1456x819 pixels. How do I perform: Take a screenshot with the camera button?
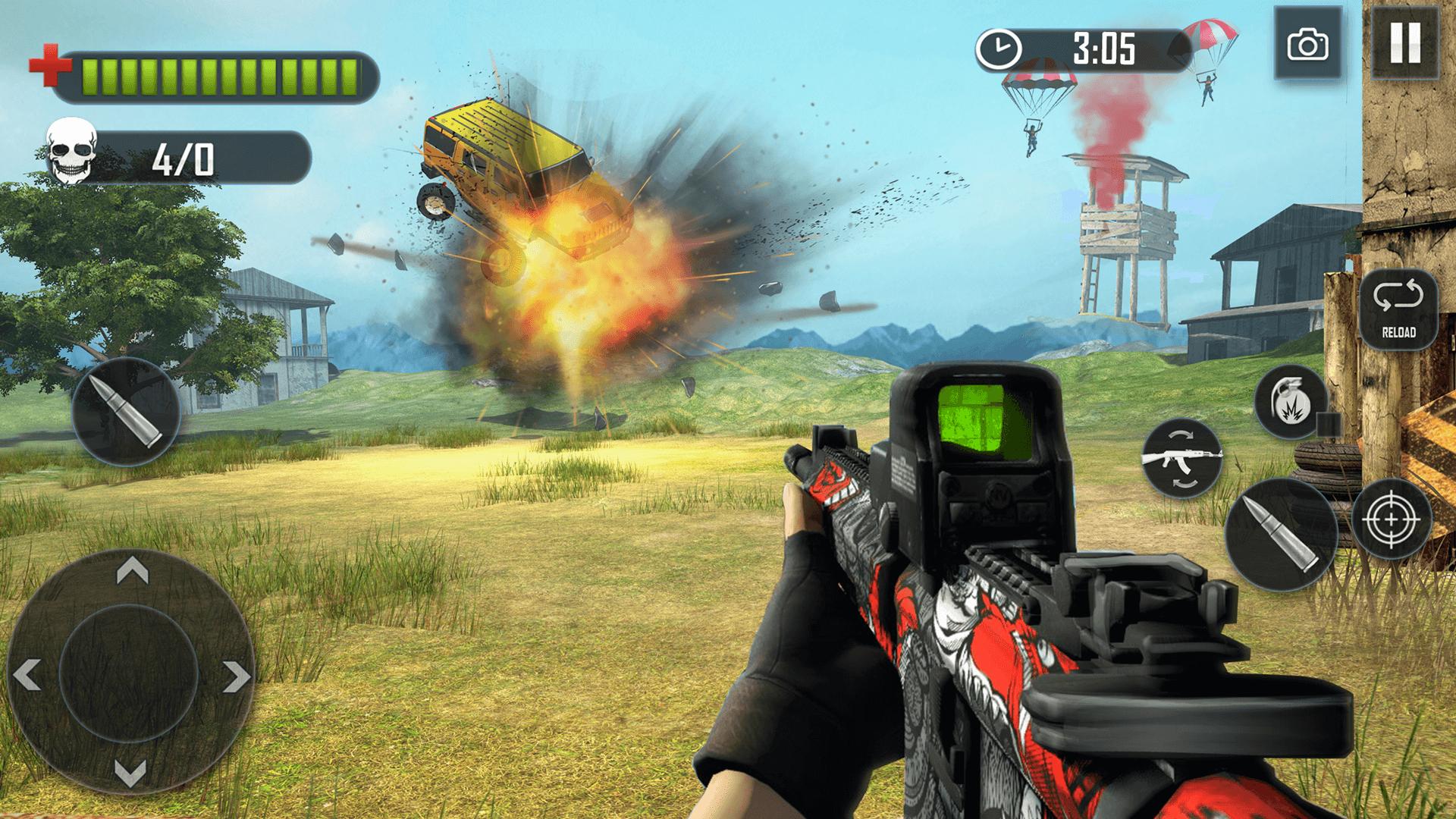(1307, 44)
